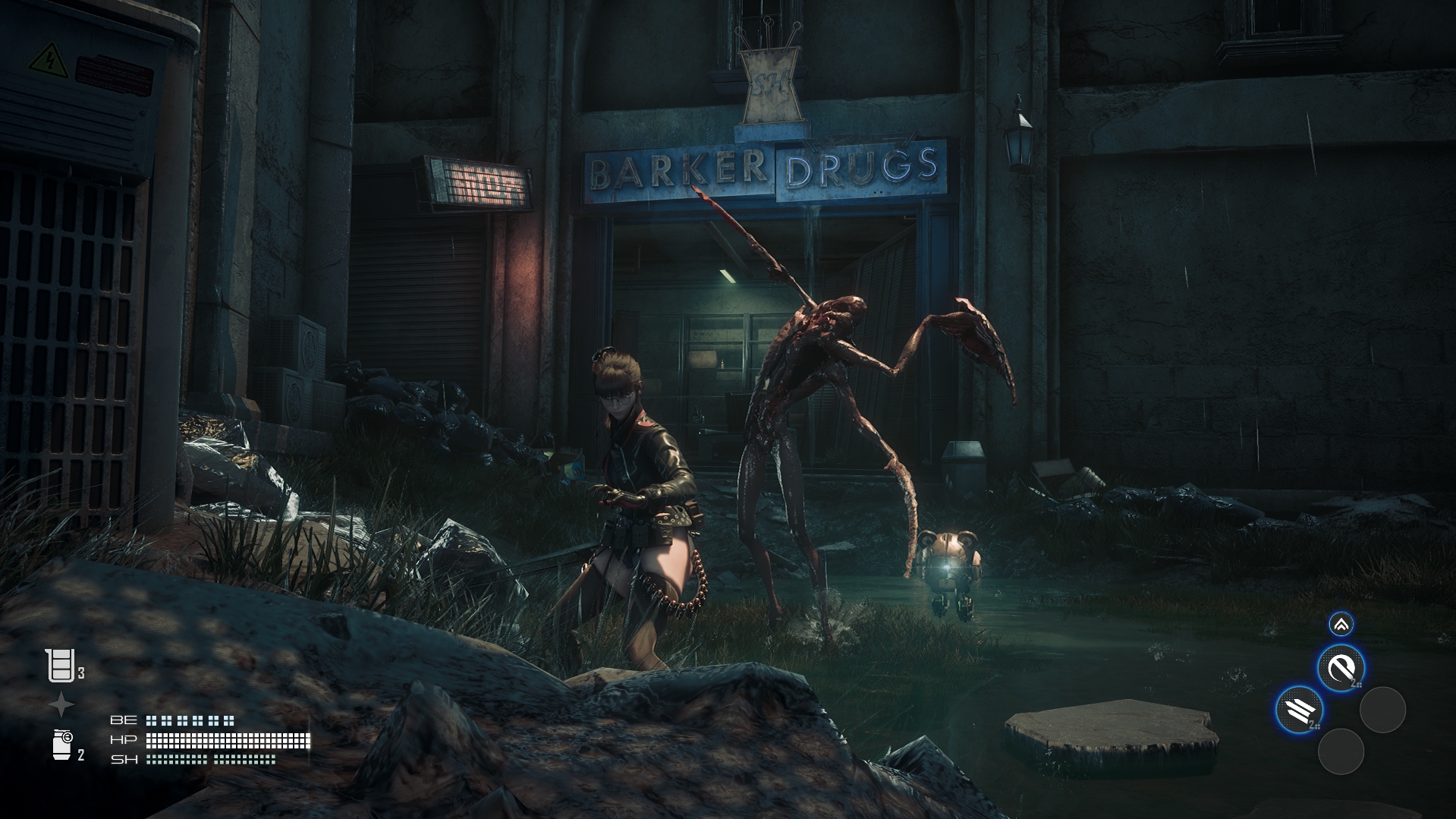This screenshot has width=1456, height=819.
Task: Activate the triple-blade Beta skill
Action: tap(1300, 710)
